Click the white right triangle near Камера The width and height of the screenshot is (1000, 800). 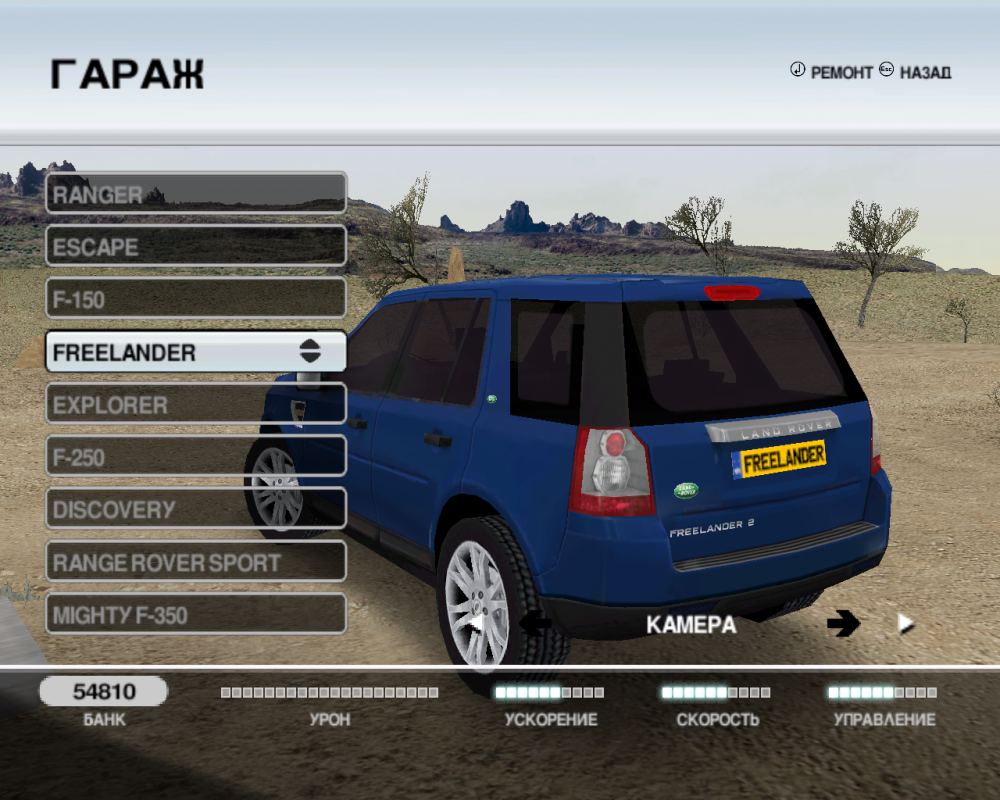tap(906, 624)
